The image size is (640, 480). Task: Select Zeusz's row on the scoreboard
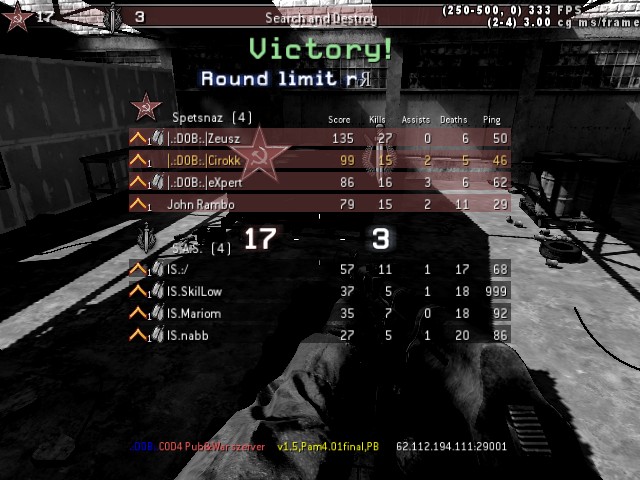(319, 138)
